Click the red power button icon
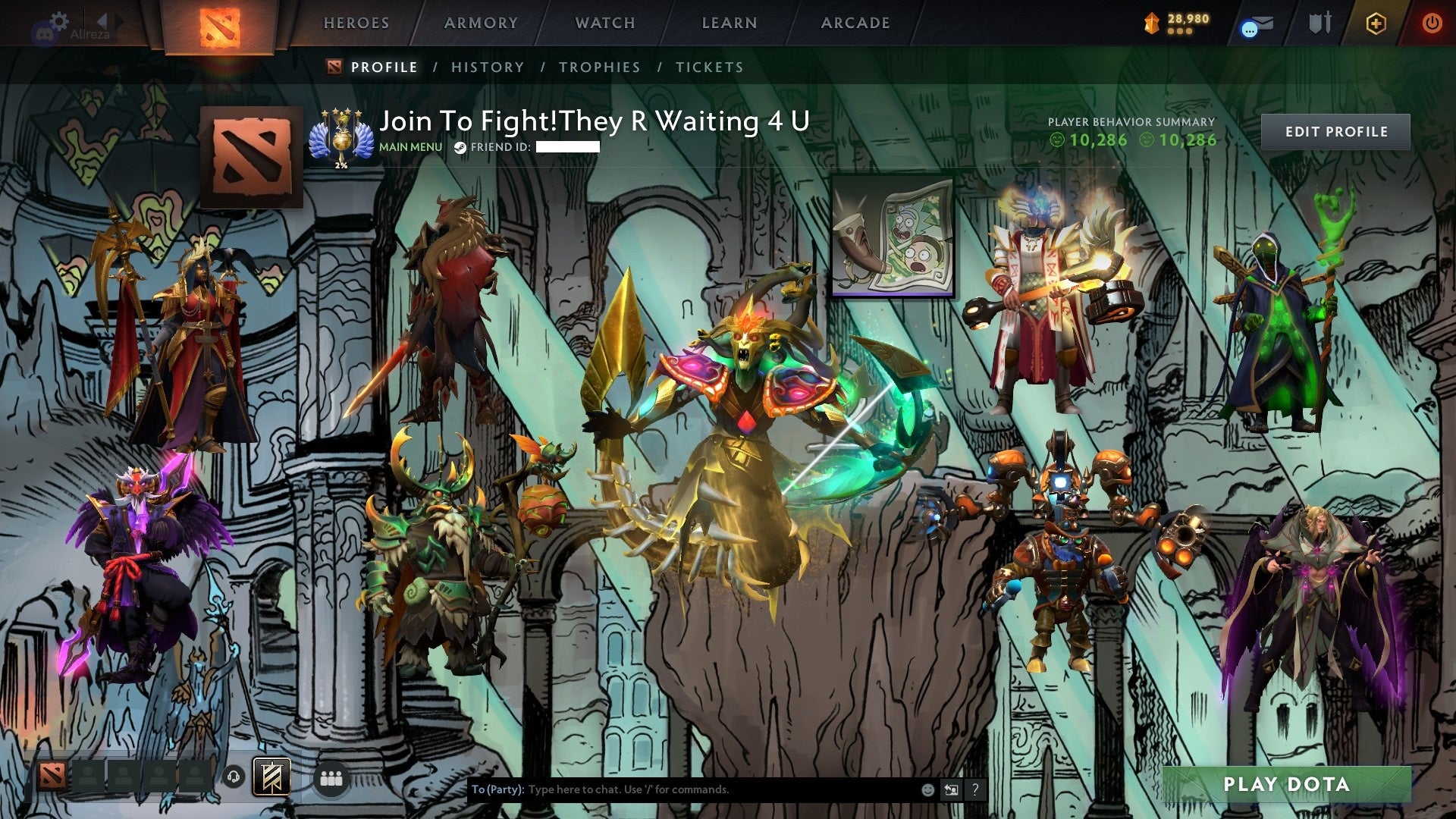 click(1433, 23)
